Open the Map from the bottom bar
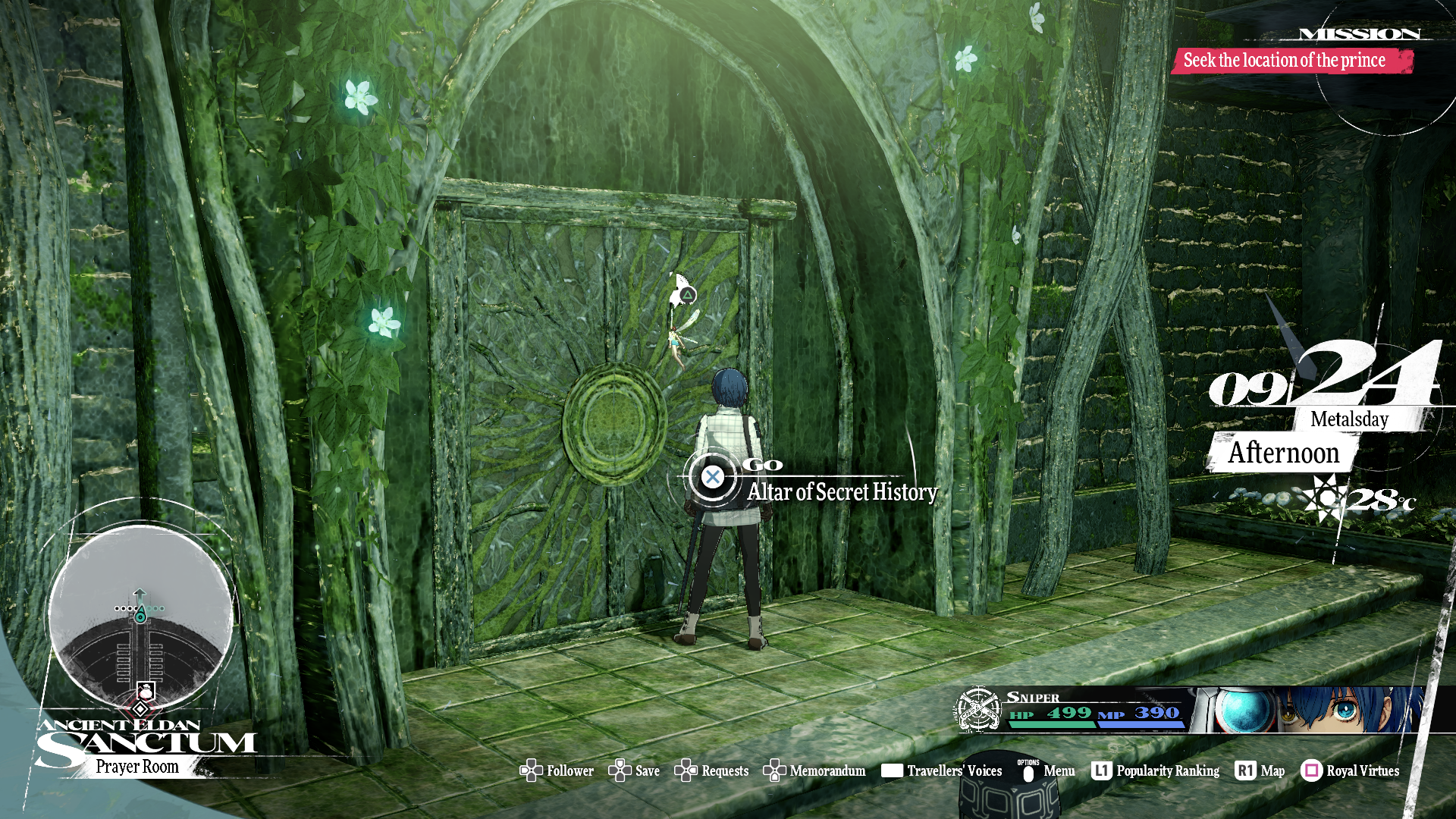Viewport: 1456px width, 819px height. point(1260,771)
